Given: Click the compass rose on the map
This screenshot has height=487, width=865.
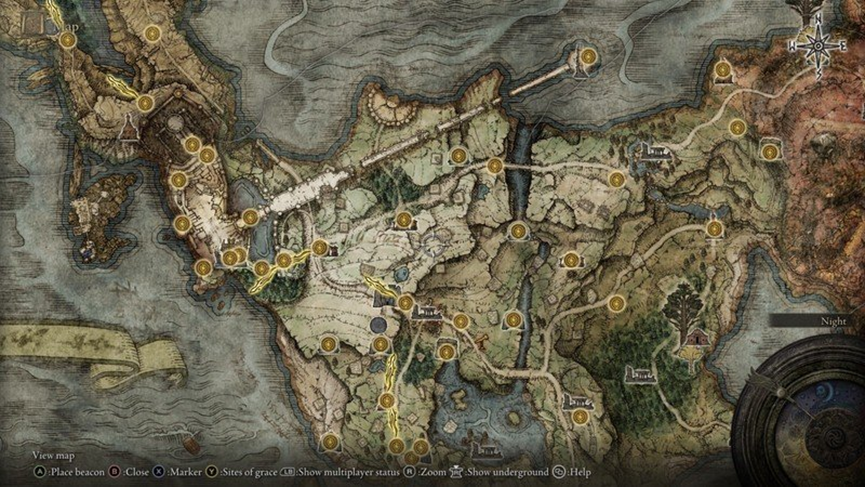Looking at the screenshot, I should pyautogui.click(x=818, y=44).
